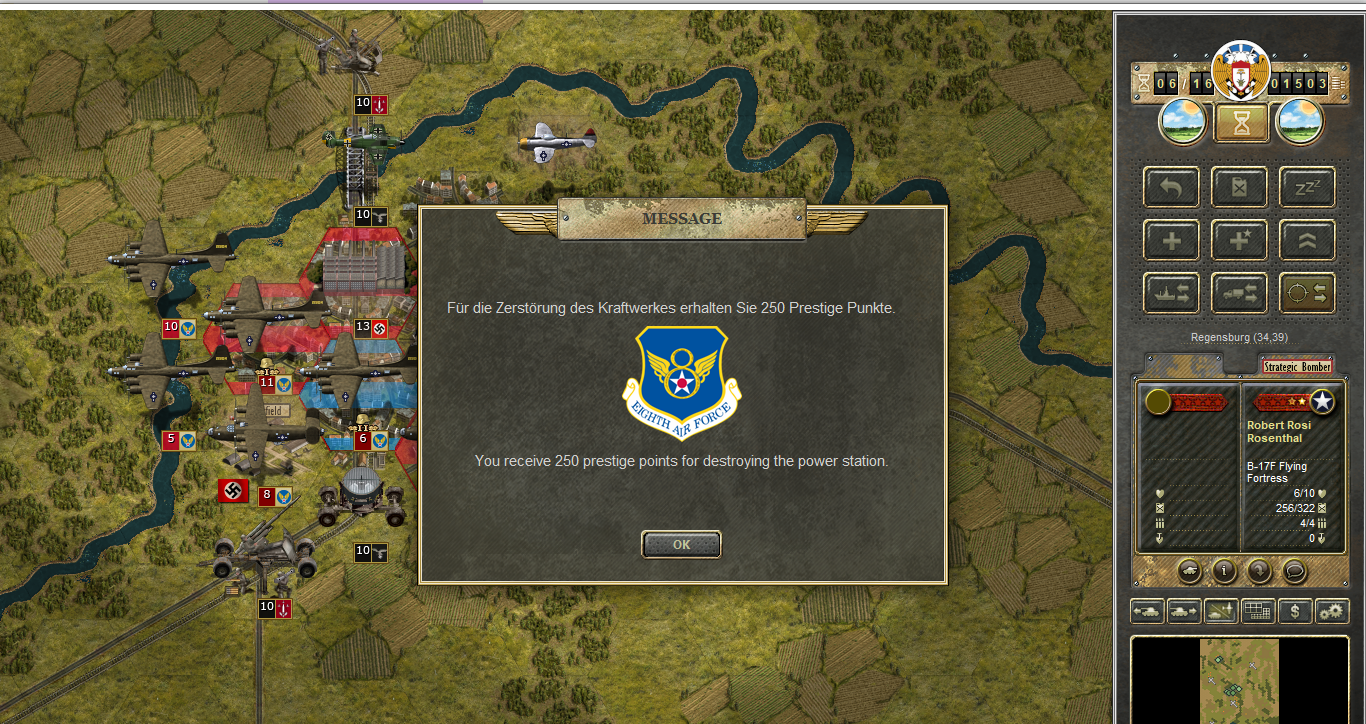Undo the last move with the arrow button
The height and width of the screenshot is (724, 1366).
(x=1171, y=187)
